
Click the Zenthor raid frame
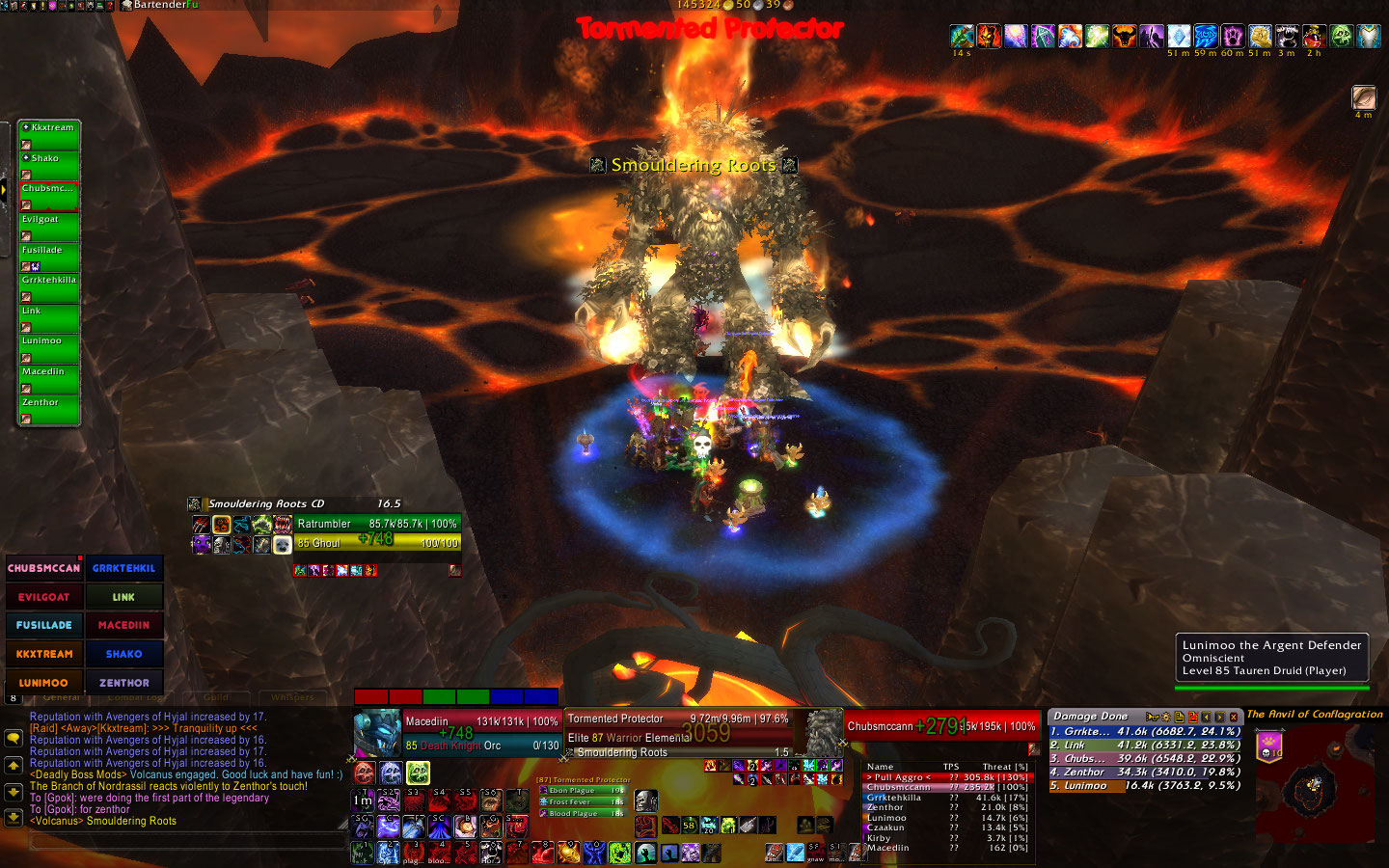pos(48,410)
